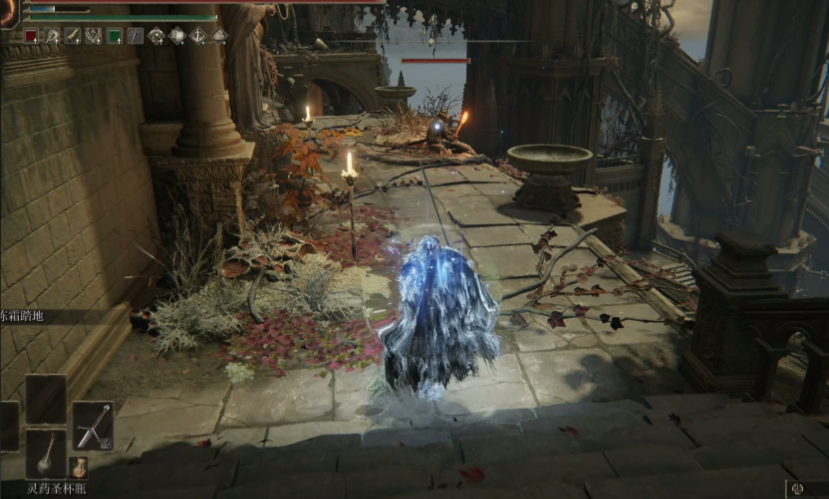Click the equipped sword weapon slot
Screen dimensions: 829x499
click(x=93, y=425)
